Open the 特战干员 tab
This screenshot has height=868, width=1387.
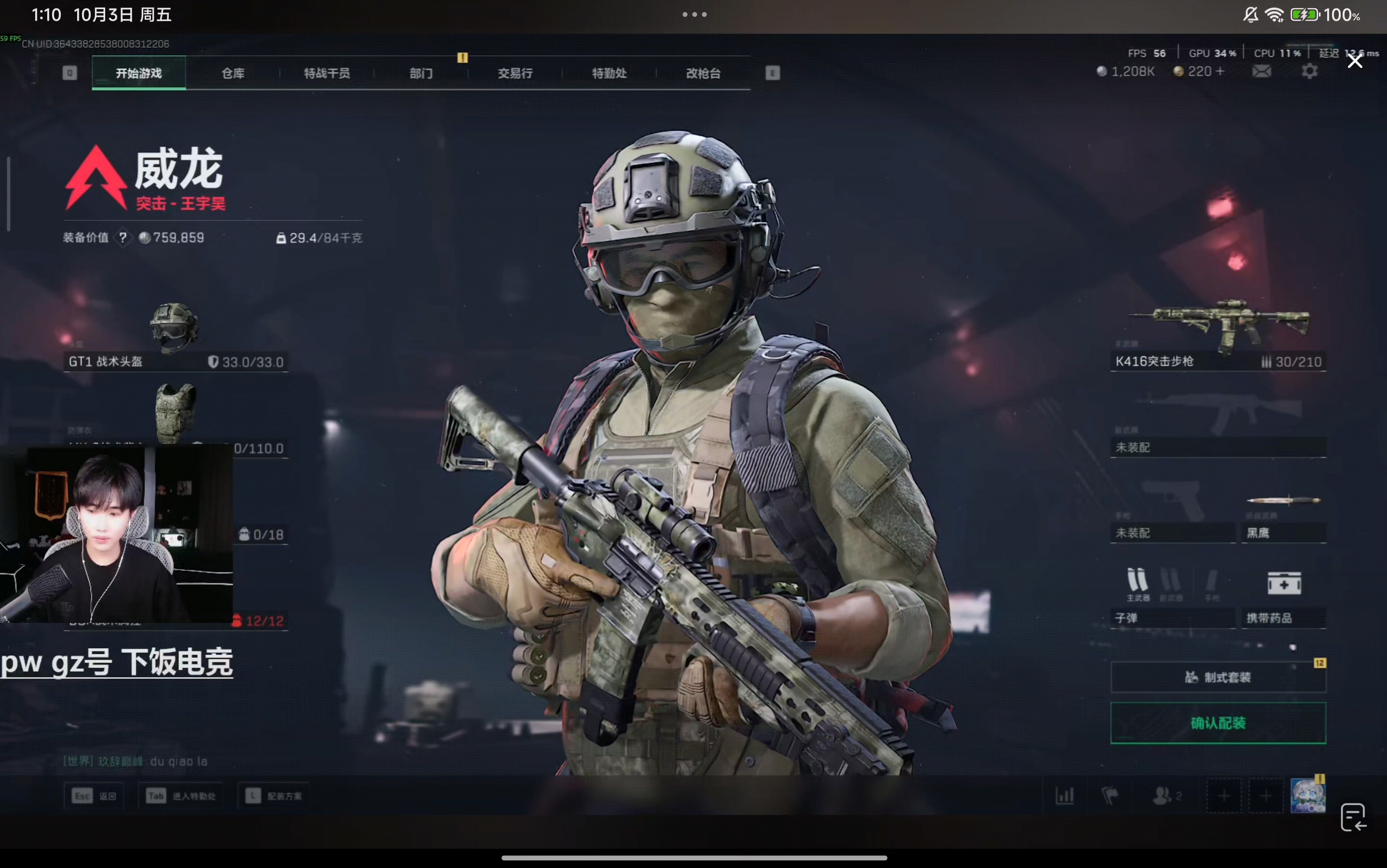click(x=326, y=73)
